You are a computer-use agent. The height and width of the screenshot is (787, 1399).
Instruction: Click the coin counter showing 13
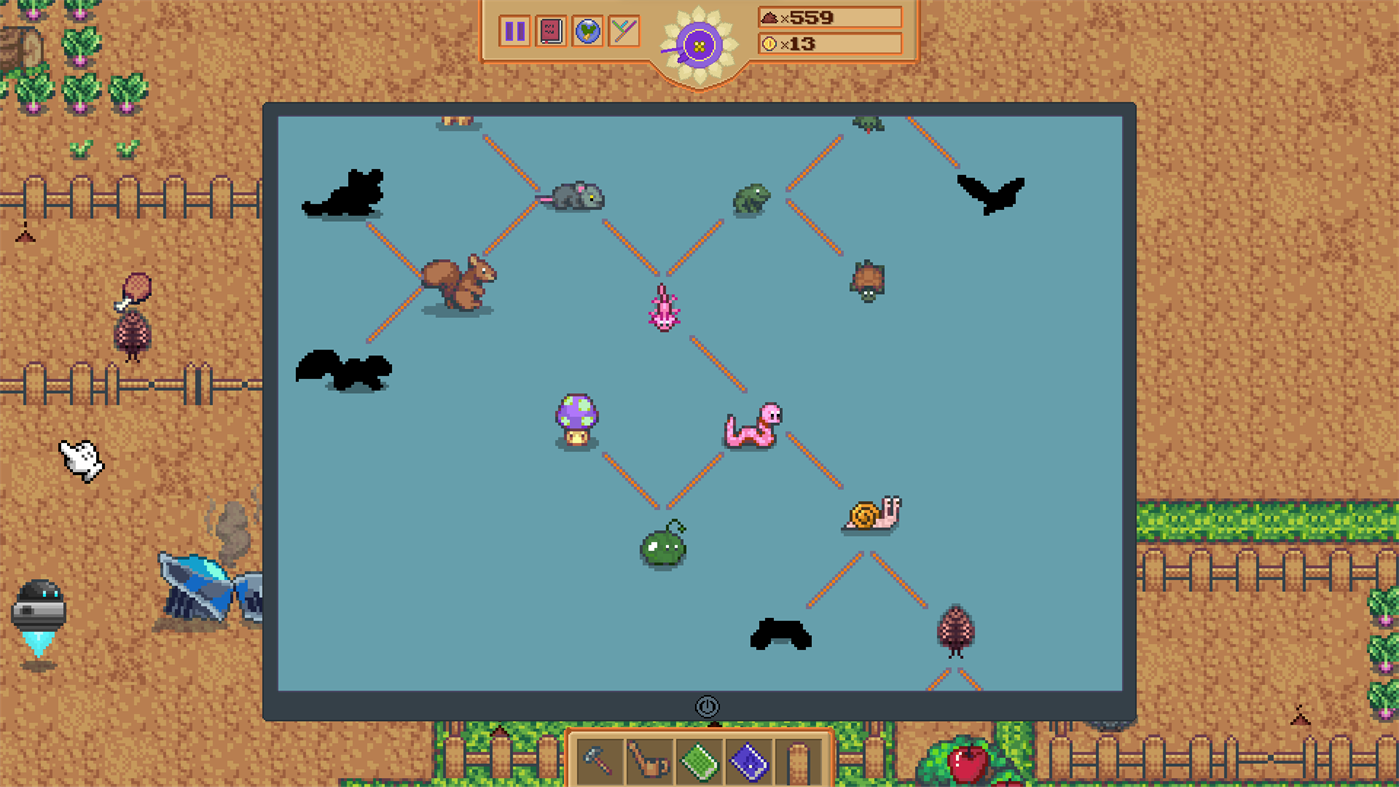[830, 44]
